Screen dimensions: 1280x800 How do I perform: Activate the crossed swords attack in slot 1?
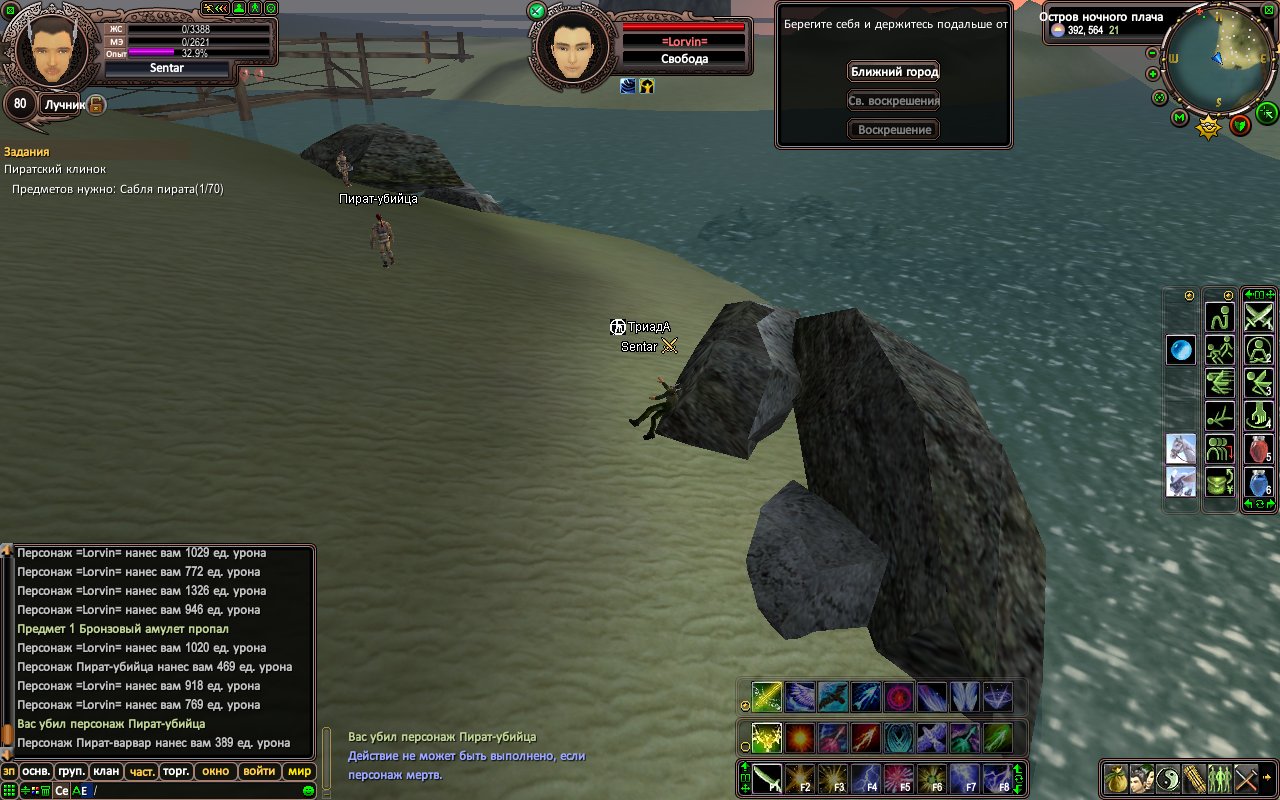[1257, 317]
